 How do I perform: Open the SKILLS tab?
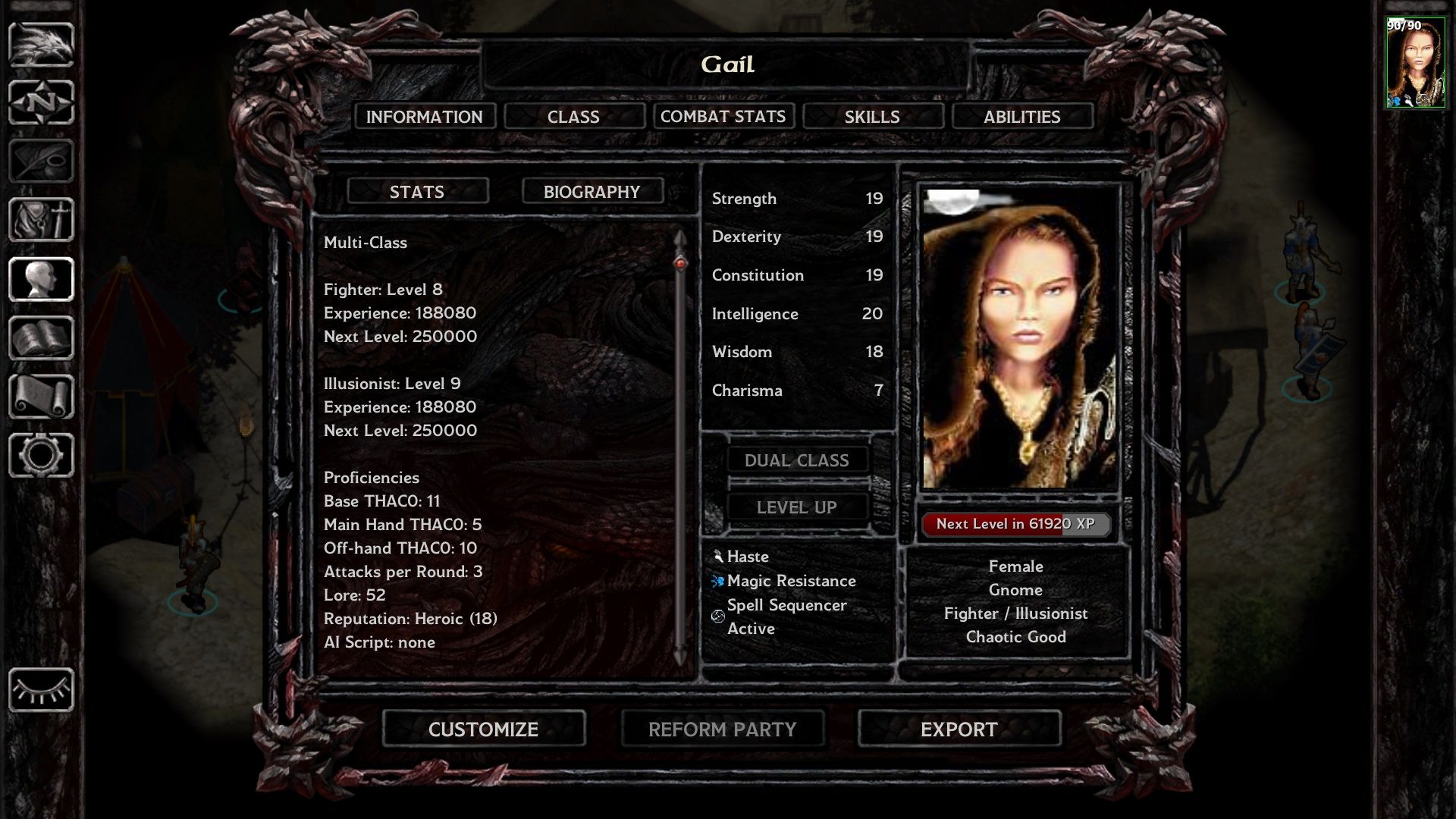click(871, 116)
